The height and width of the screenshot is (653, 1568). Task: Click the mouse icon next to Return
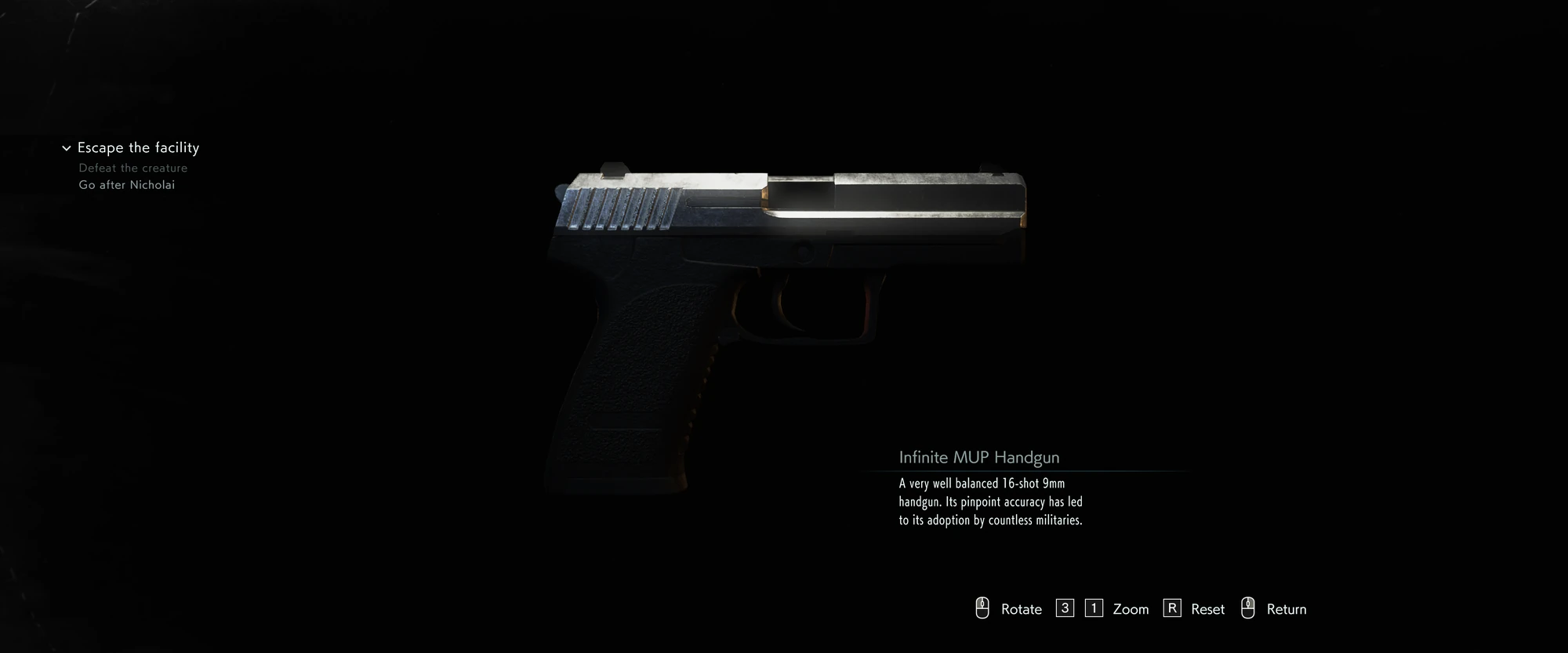(1248, 608)
